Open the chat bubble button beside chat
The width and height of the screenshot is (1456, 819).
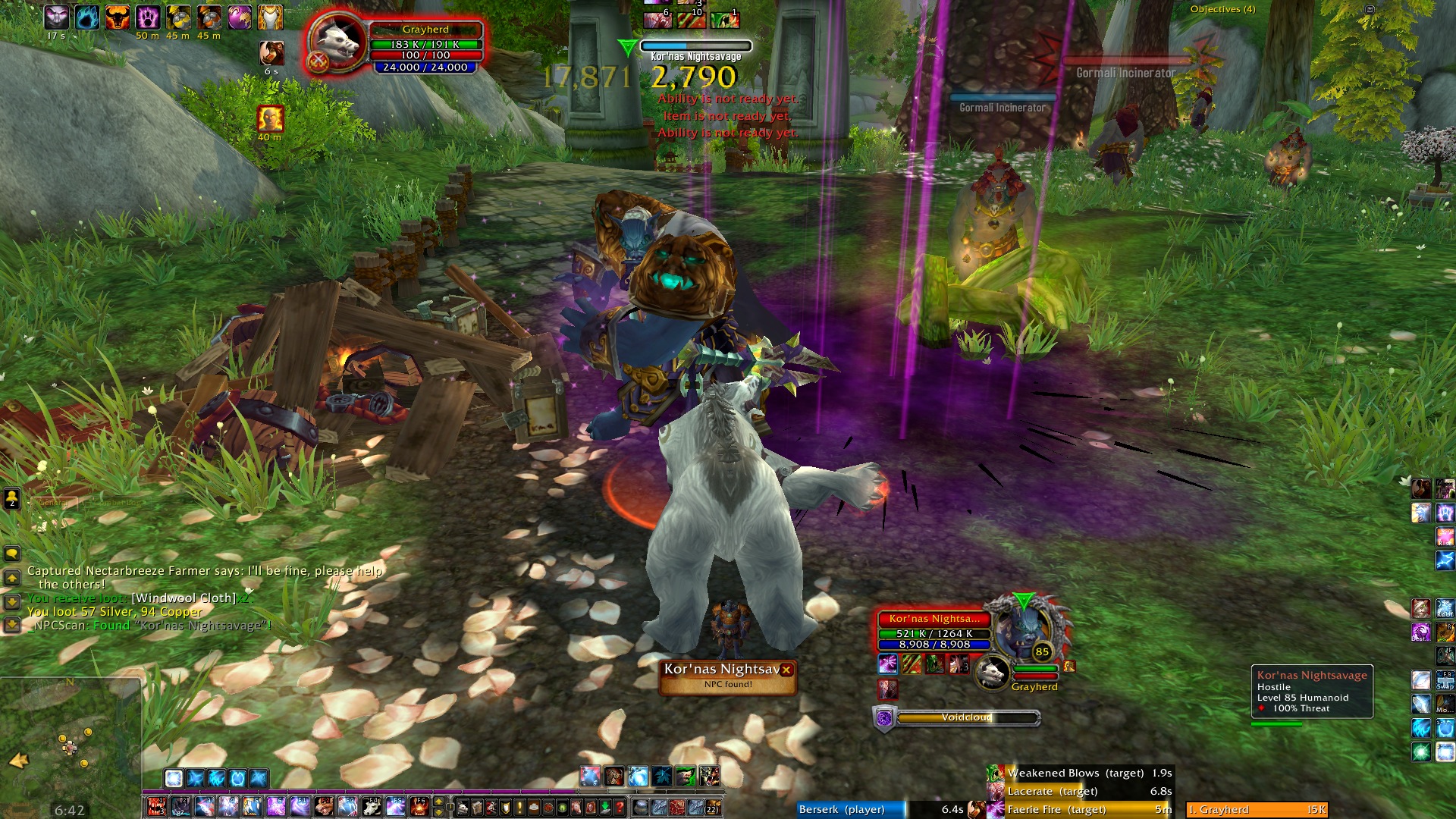tap(12, 554)
